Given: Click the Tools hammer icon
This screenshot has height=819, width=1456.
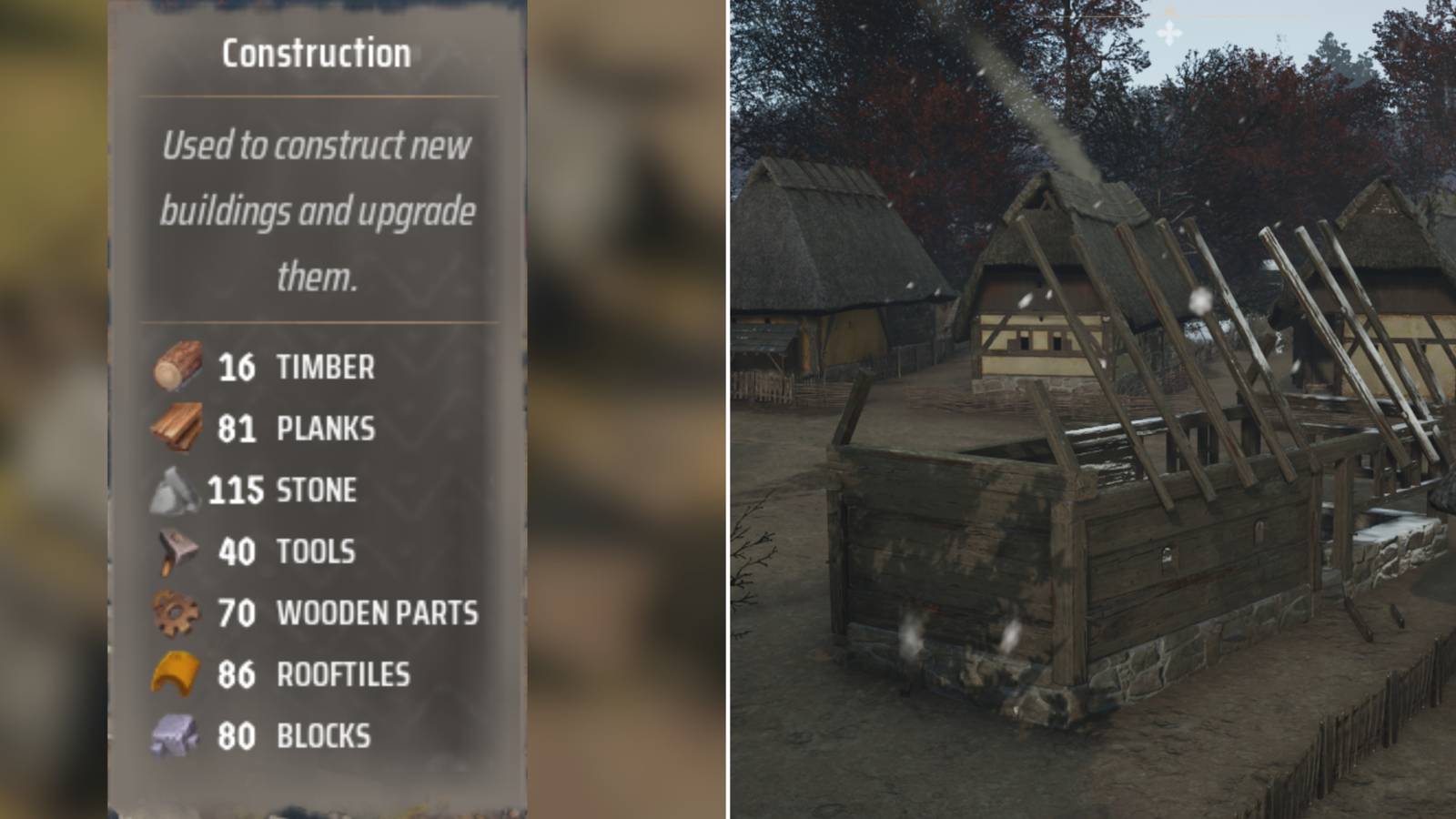Looking at the screenshot, I should [x=176, y=550].
